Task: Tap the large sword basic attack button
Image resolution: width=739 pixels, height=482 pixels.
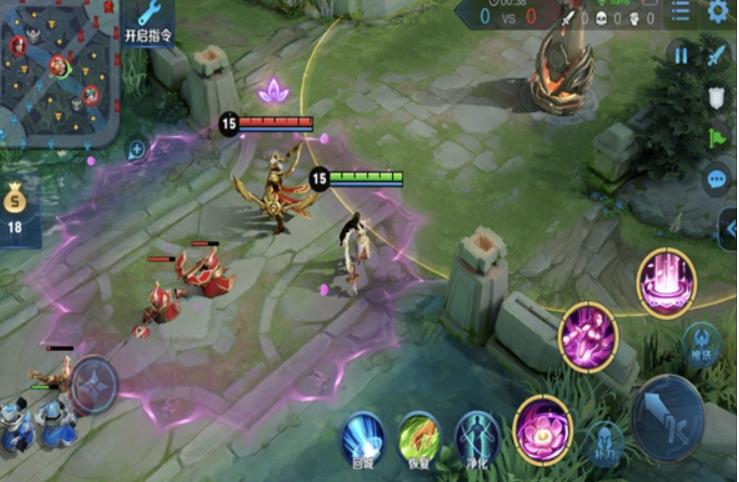Action: pyautogui.click(x=668, y=417)
